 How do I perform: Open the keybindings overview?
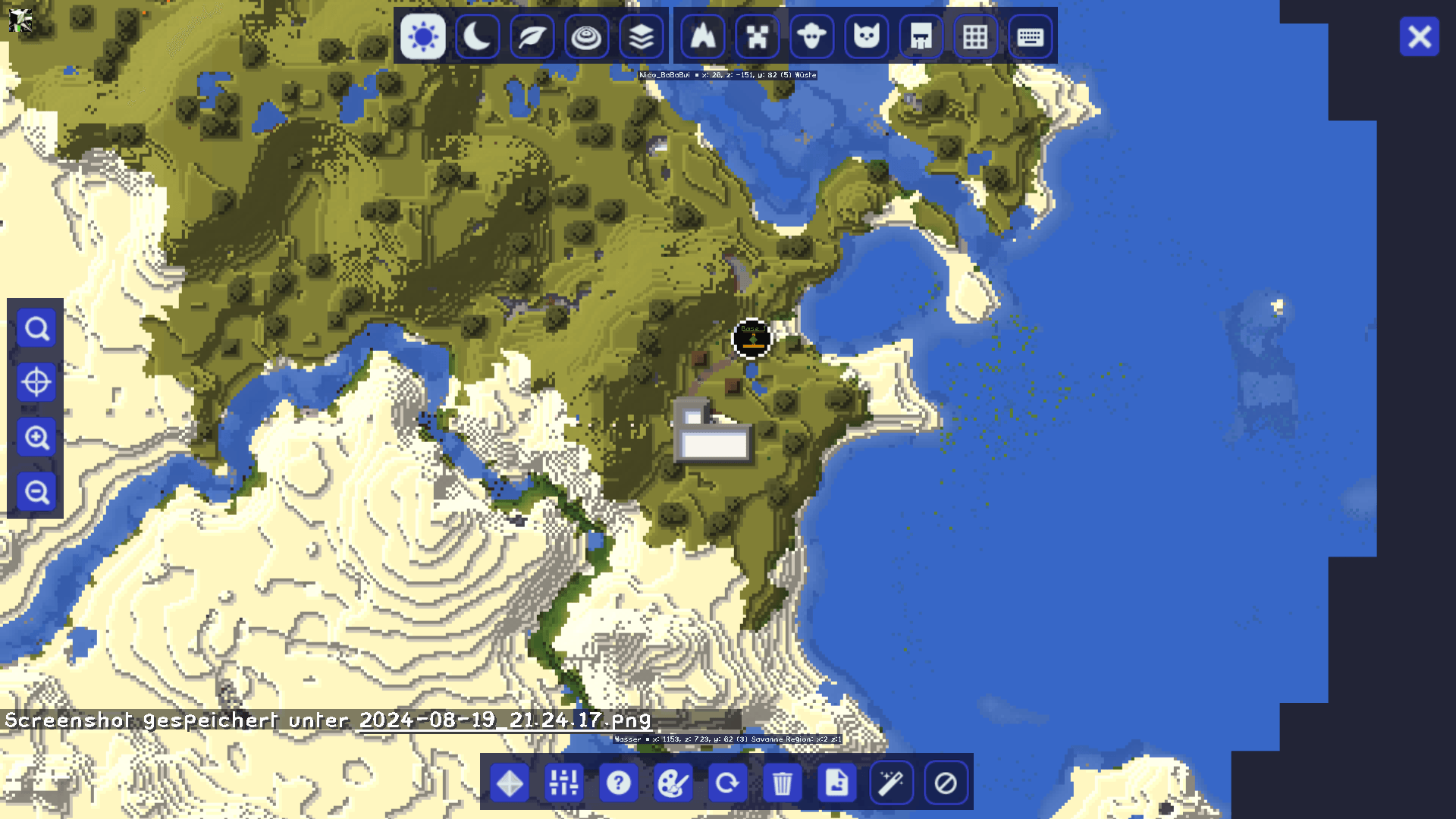(1030, 36)
